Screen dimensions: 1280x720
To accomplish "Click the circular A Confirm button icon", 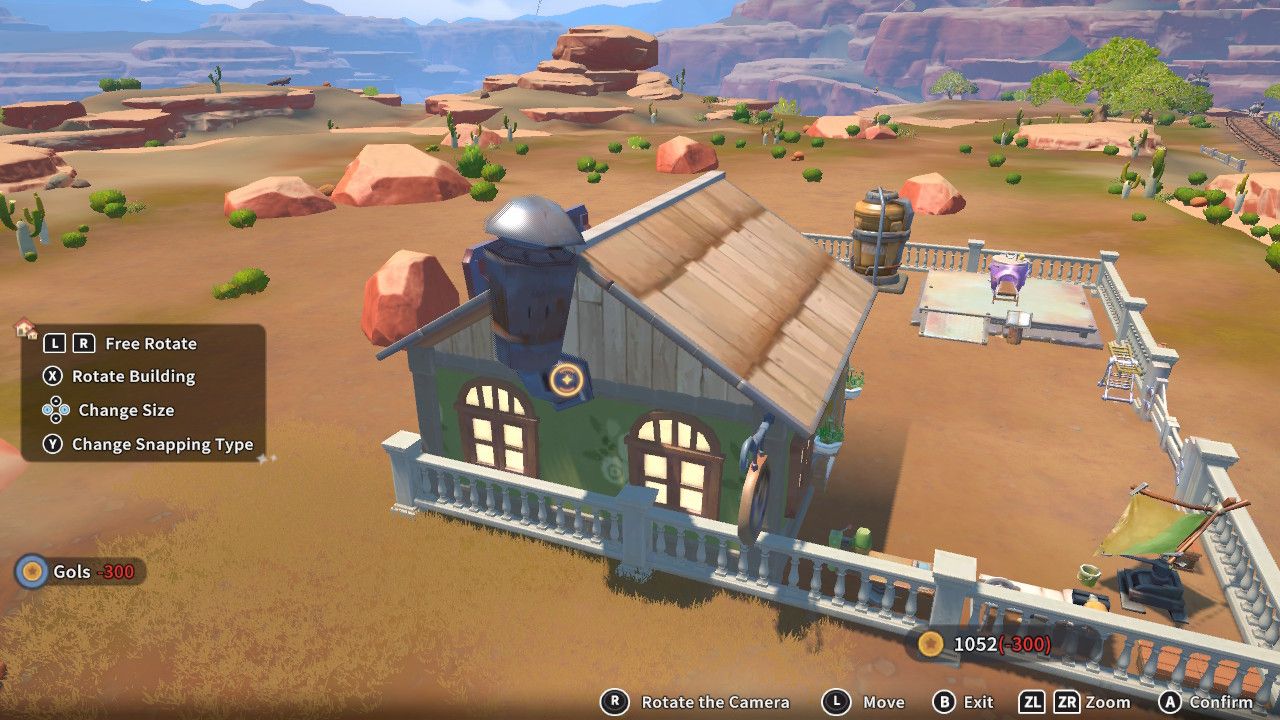I will 1169,700.
